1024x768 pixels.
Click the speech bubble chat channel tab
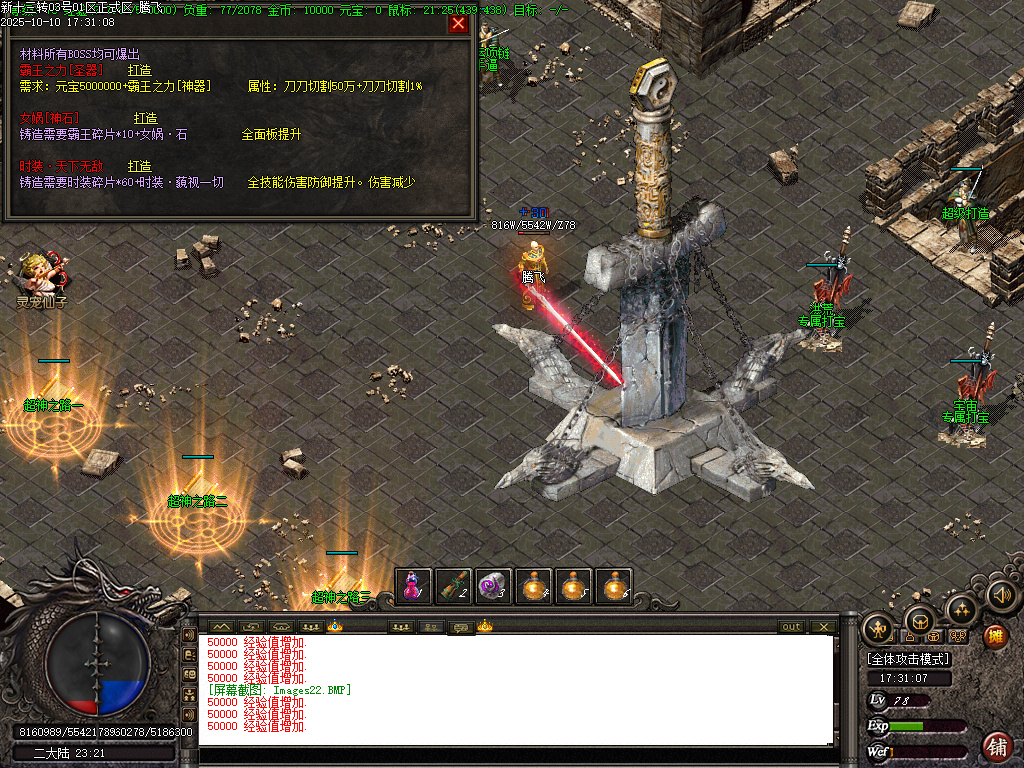460,627
